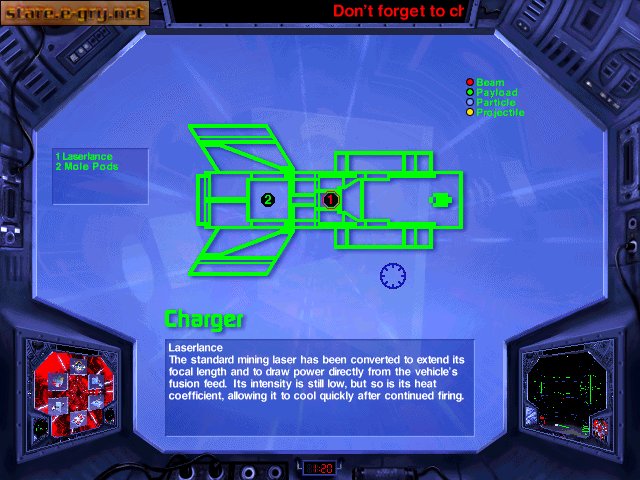
Task: Select the Beam legend entry
Action: [490, 83]
